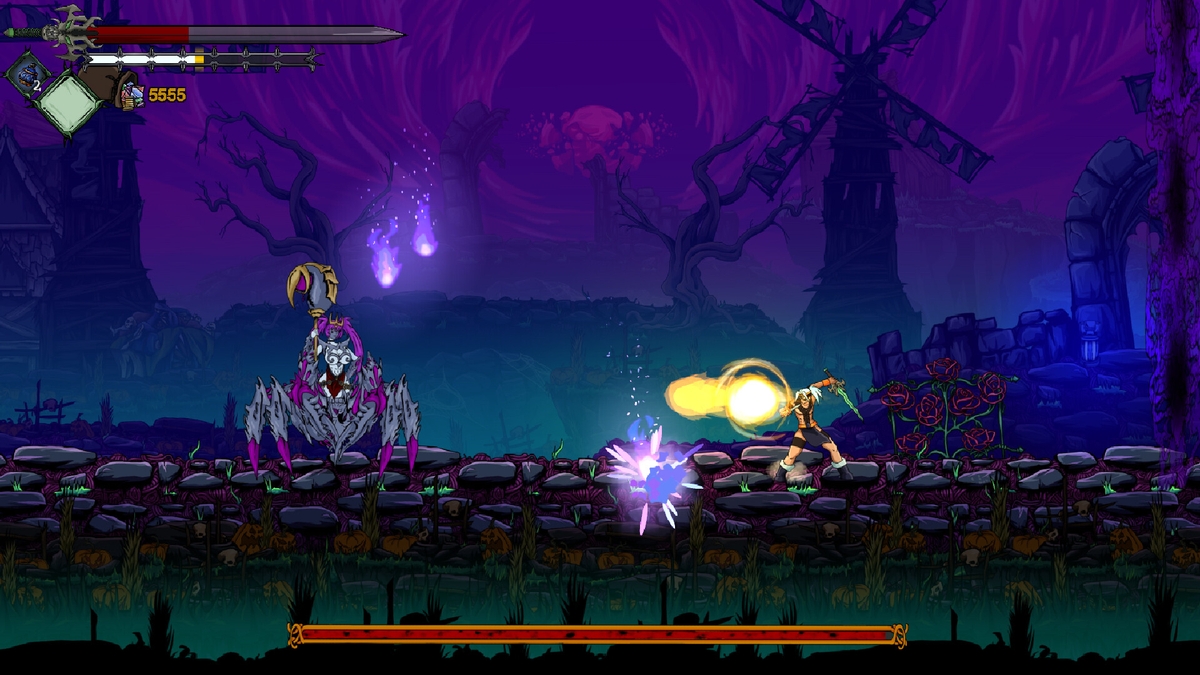
Task: Click the empty pale green diamond slot
Action: tap(69, 101)
